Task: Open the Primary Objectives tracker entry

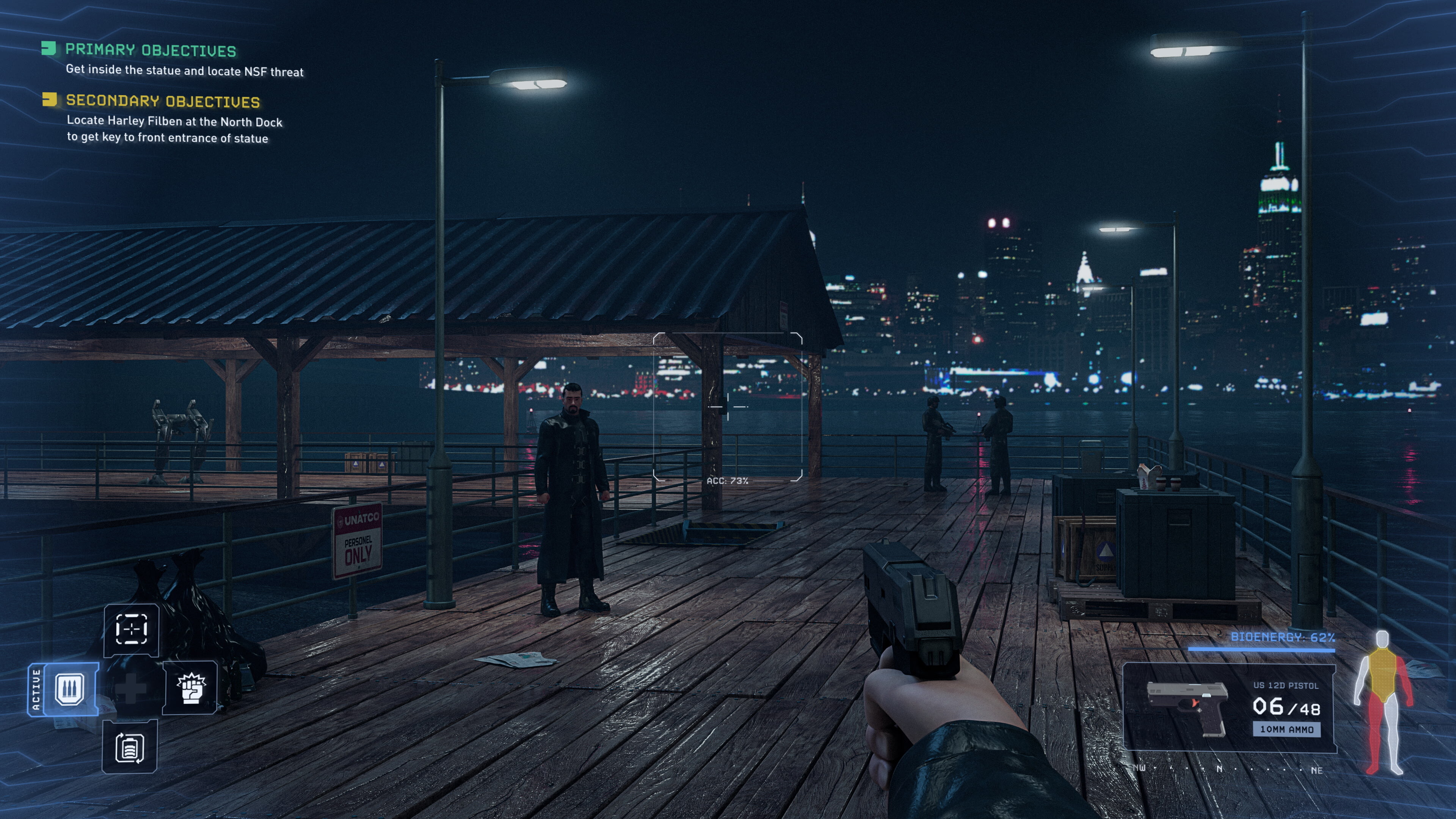Action: [151, 50]
